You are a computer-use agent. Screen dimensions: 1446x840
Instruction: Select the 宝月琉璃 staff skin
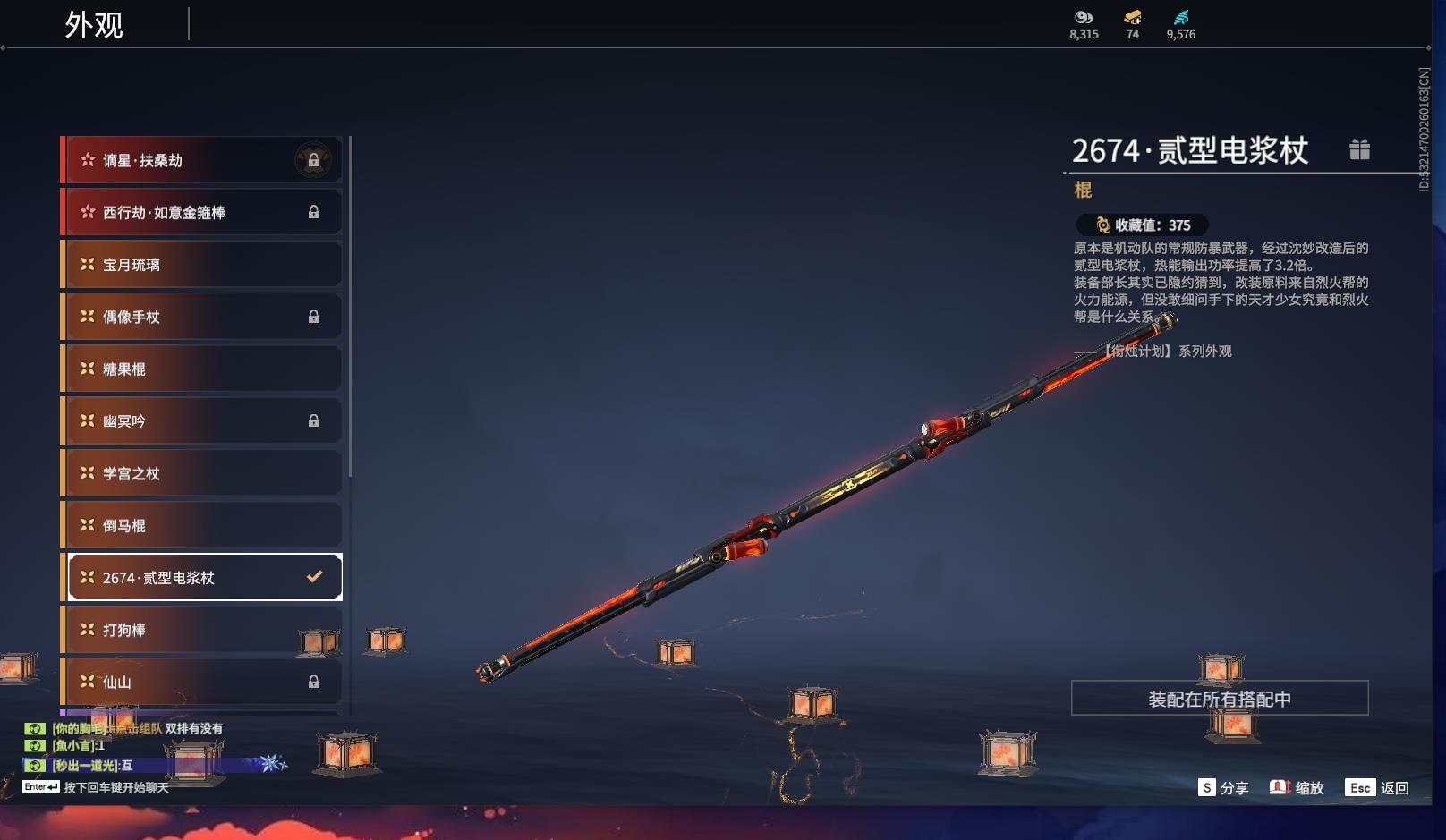202,265
